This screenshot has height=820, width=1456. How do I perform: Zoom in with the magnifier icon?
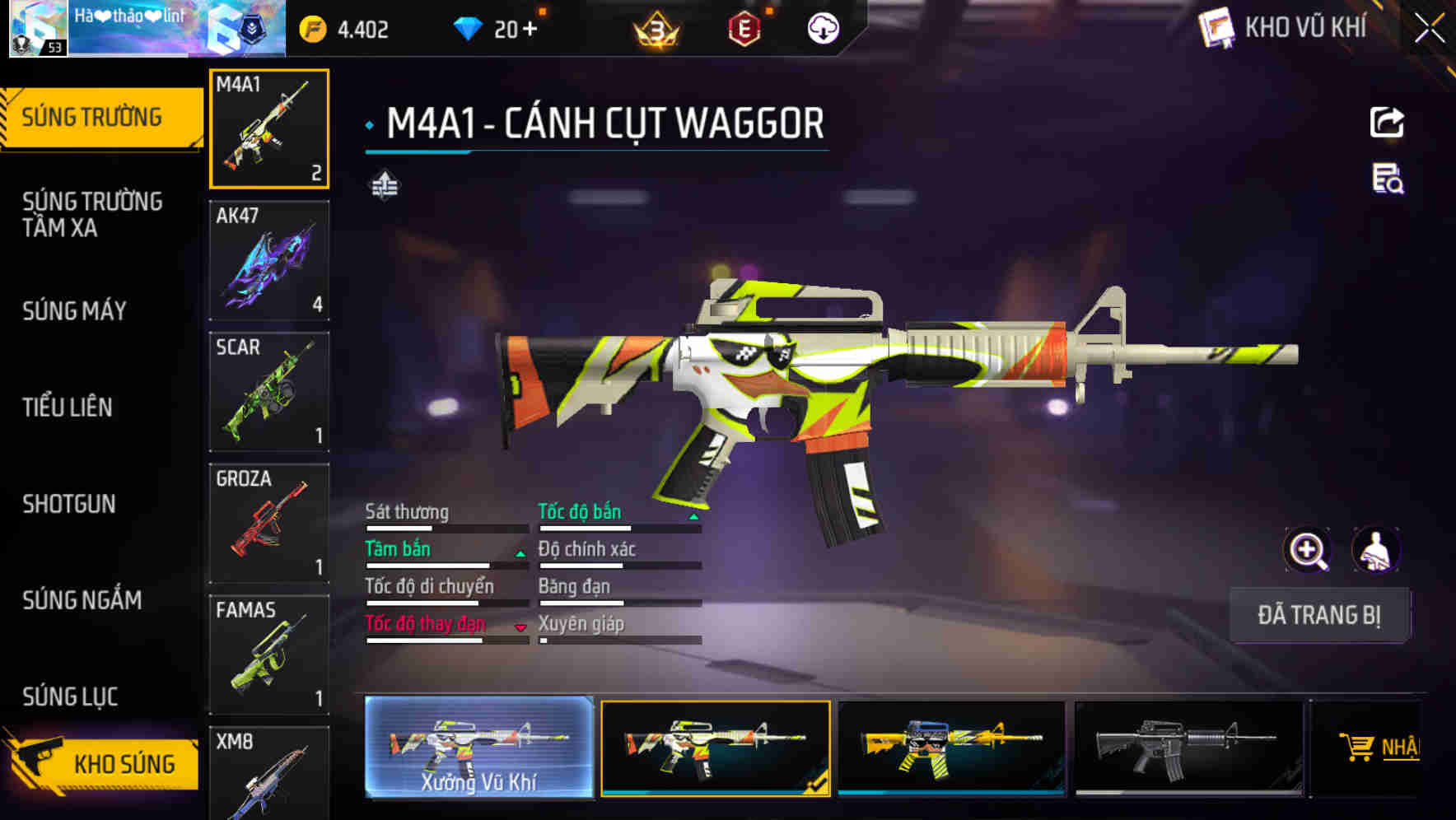(x=1308, y=550)
